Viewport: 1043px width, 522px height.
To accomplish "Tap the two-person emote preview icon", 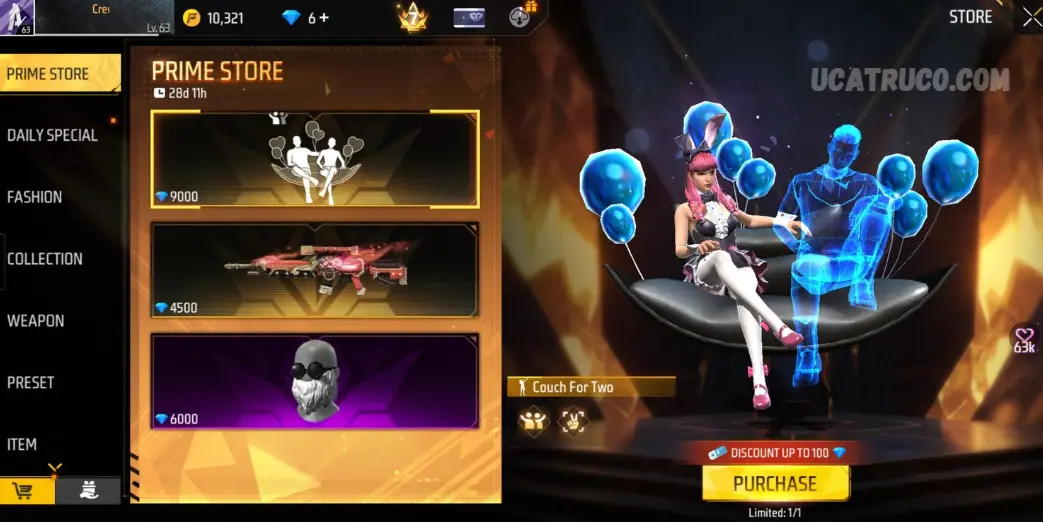I will tap(534, 421).
